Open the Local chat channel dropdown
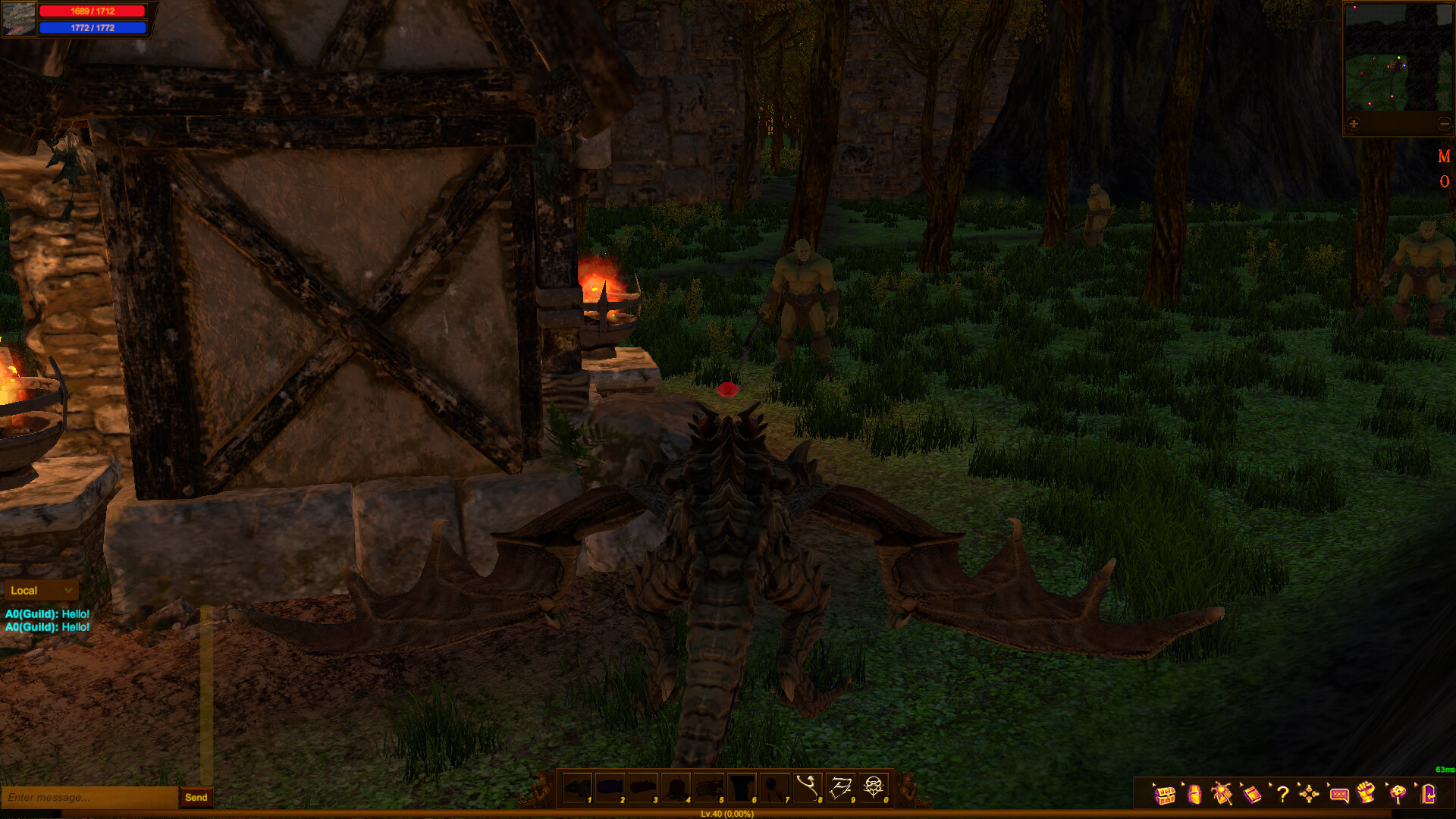This screenshot has width=1456, height=819. 41,590
